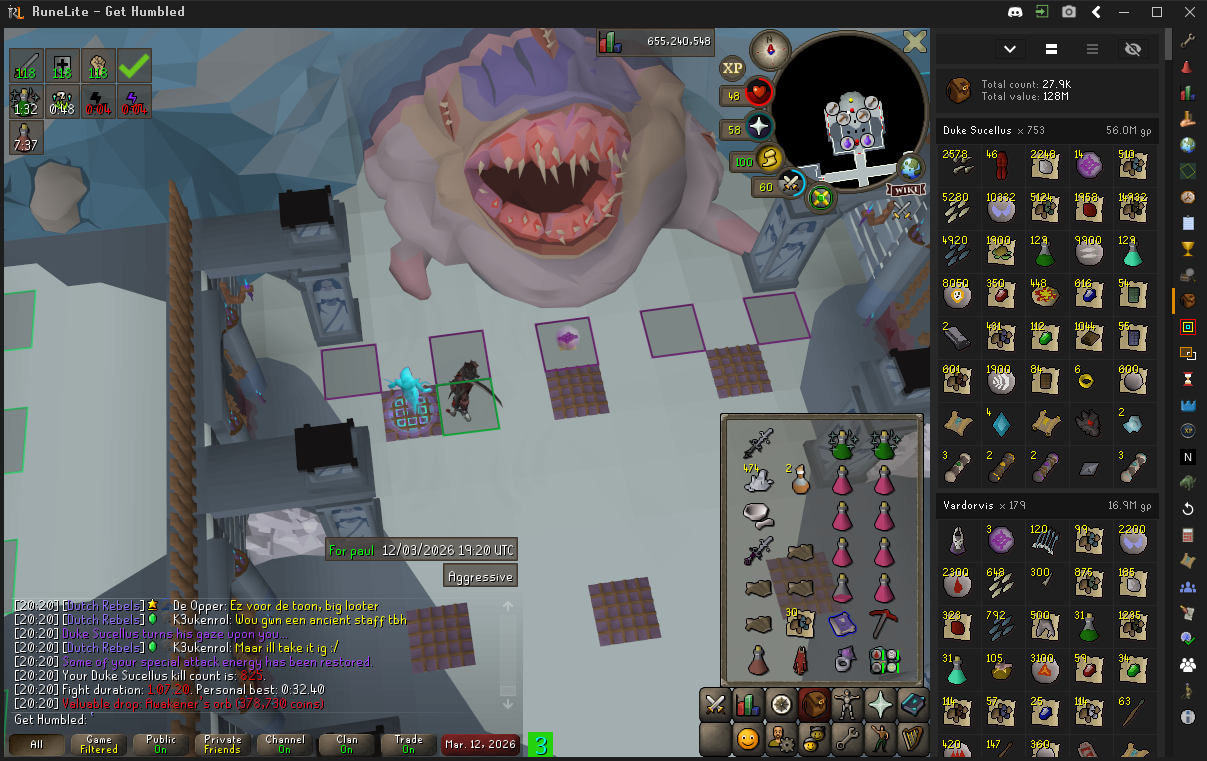Open the Spellbook tab
Image resolution: width=1207 pixels, height=761 pixels.
(x=912, y=704)
